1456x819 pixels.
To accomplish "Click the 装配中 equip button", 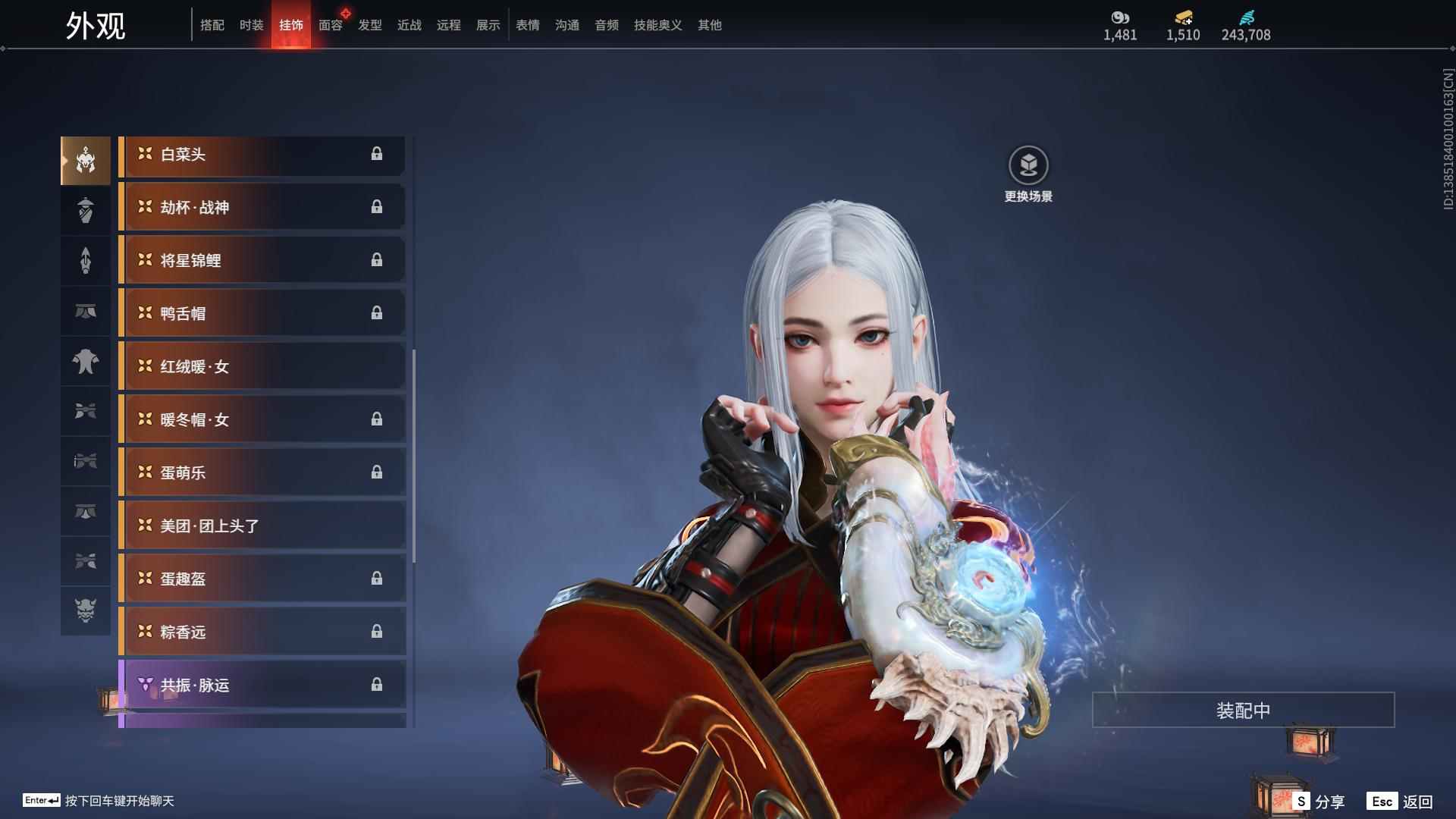I will (1243, 711).
